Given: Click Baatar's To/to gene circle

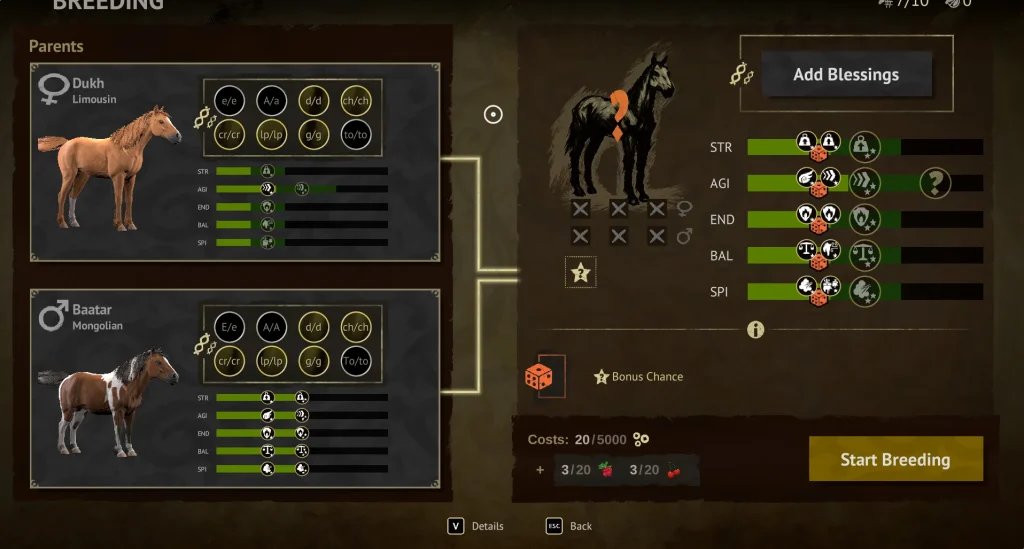Looking at the screenshot, I should pyautogui.click(x=355, y=361).
